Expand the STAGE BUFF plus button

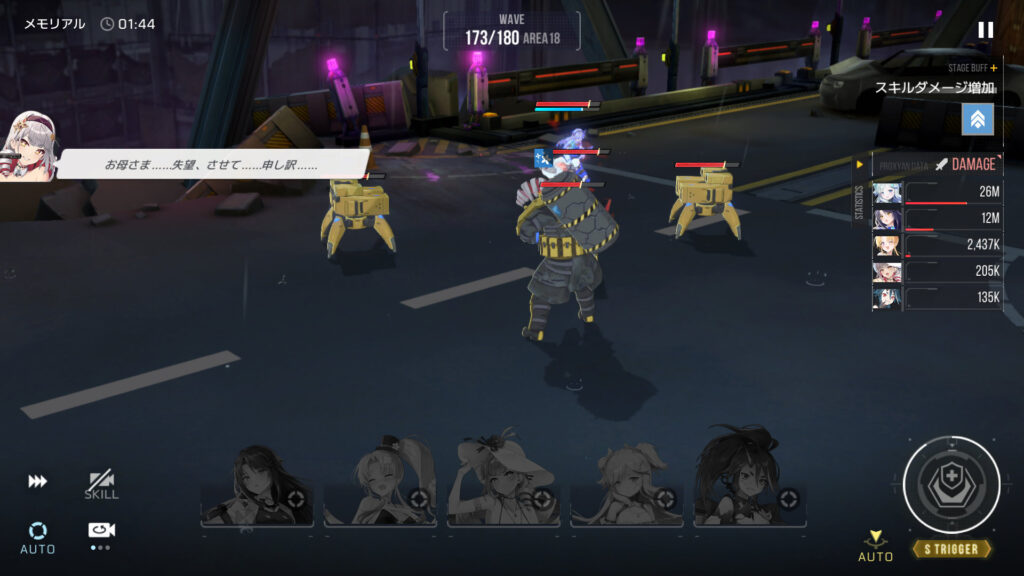point(993,68)
